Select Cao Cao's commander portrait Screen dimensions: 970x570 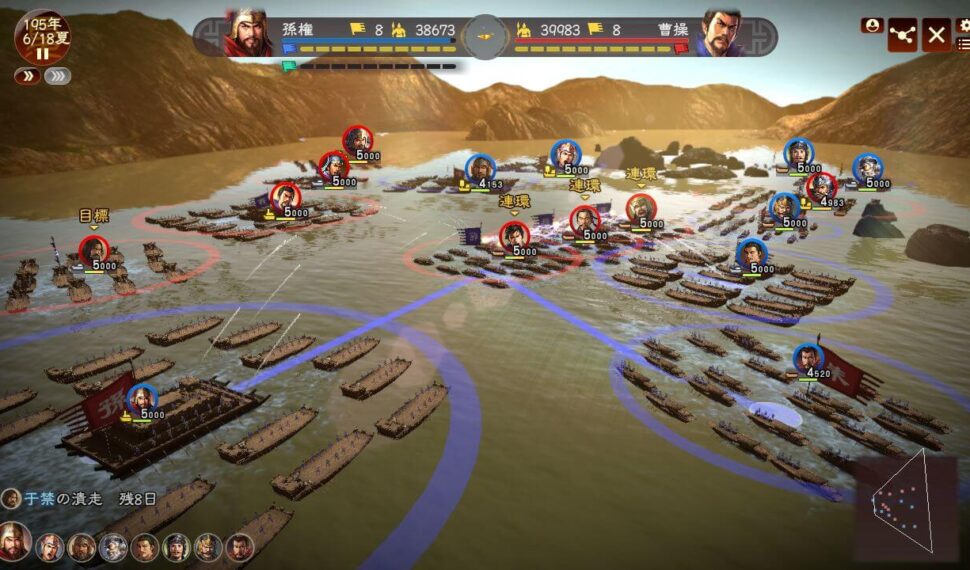point(720,33)
